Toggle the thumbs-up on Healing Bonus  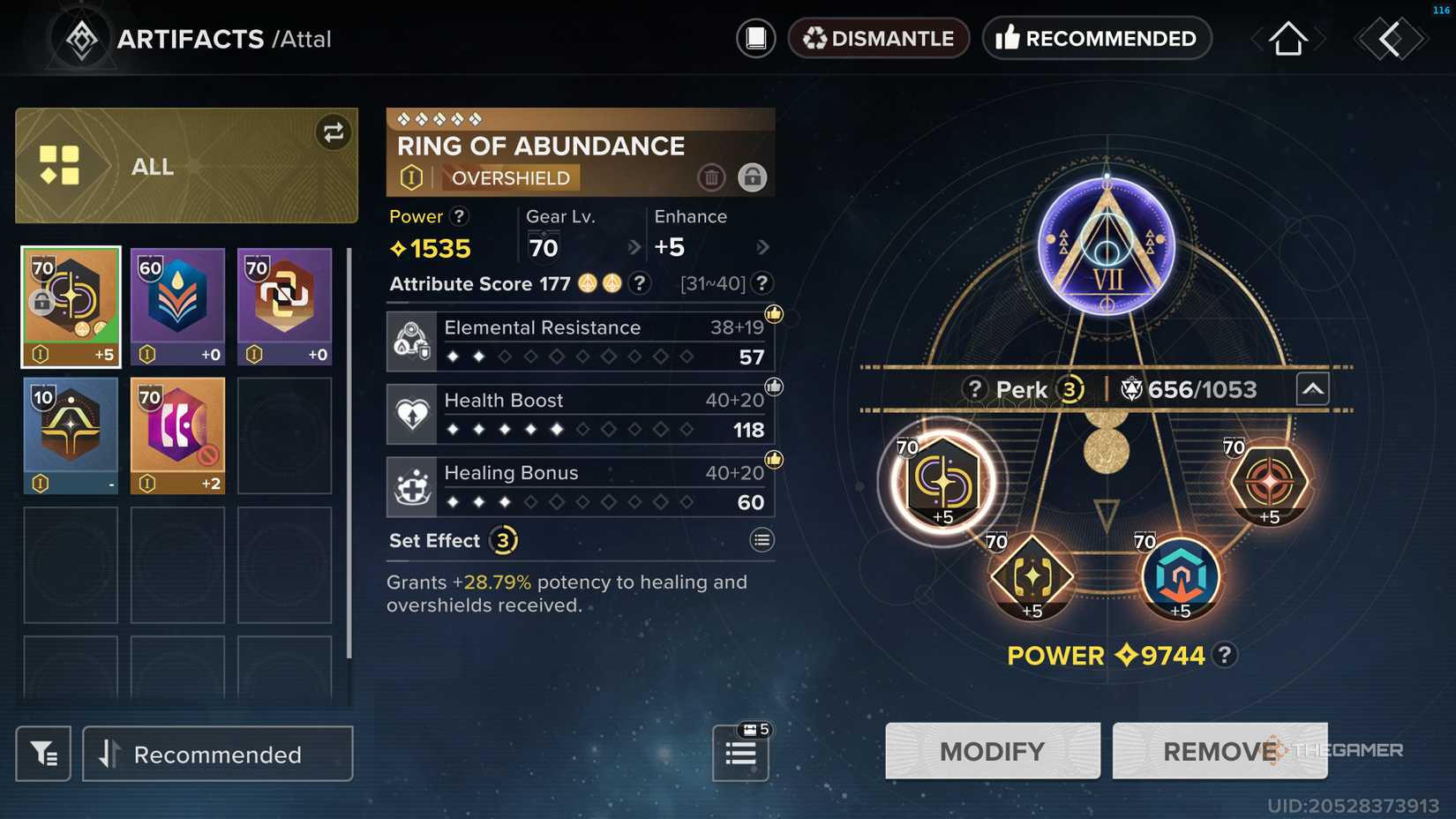[773, 458]
